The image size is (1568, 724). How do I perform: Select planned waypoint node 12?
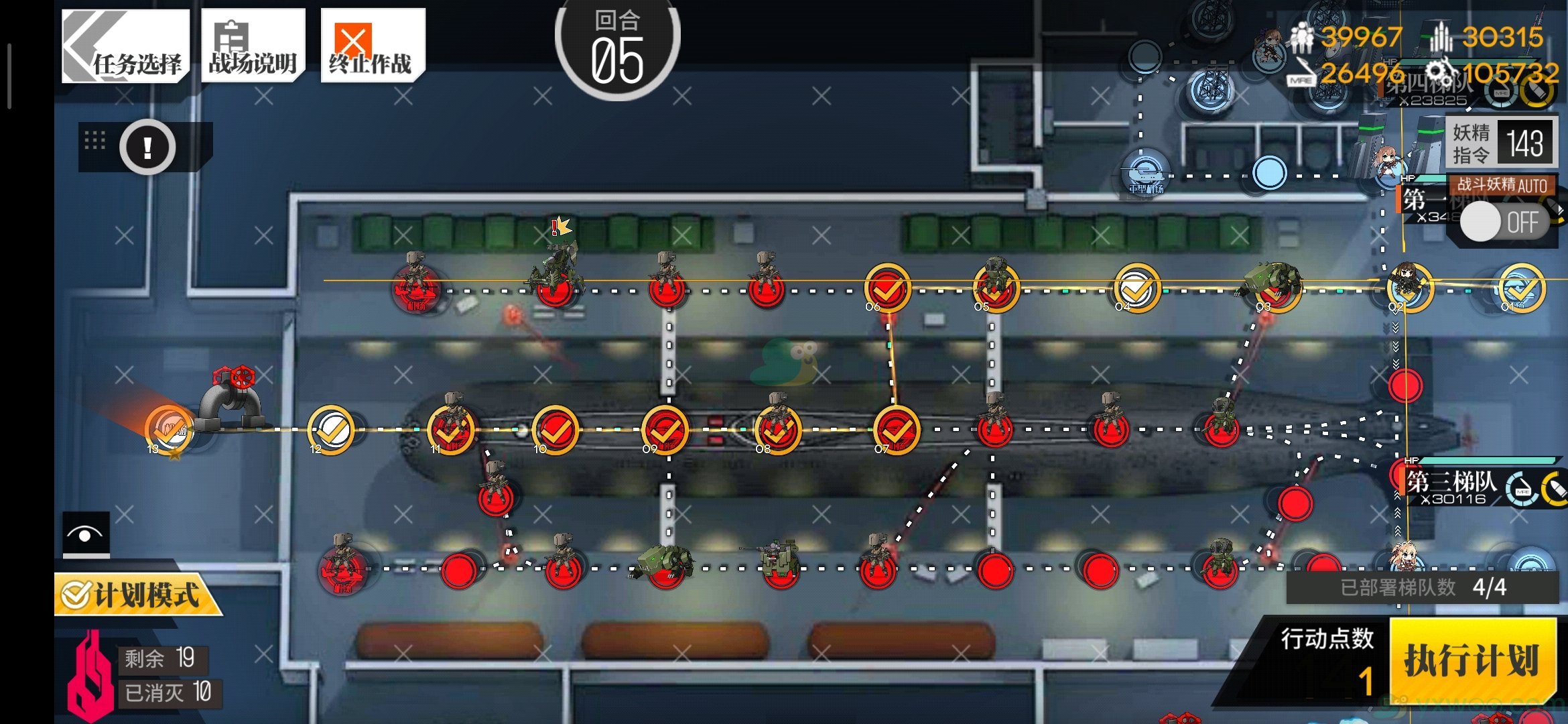[331, 429]
